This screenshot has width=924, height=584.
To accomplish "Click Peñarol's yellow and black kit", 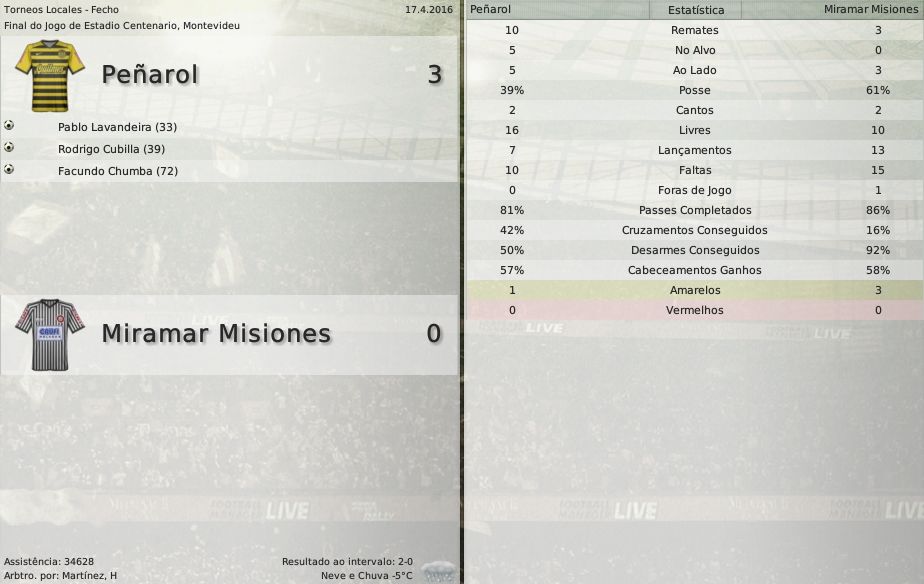I will pos(50,75).
